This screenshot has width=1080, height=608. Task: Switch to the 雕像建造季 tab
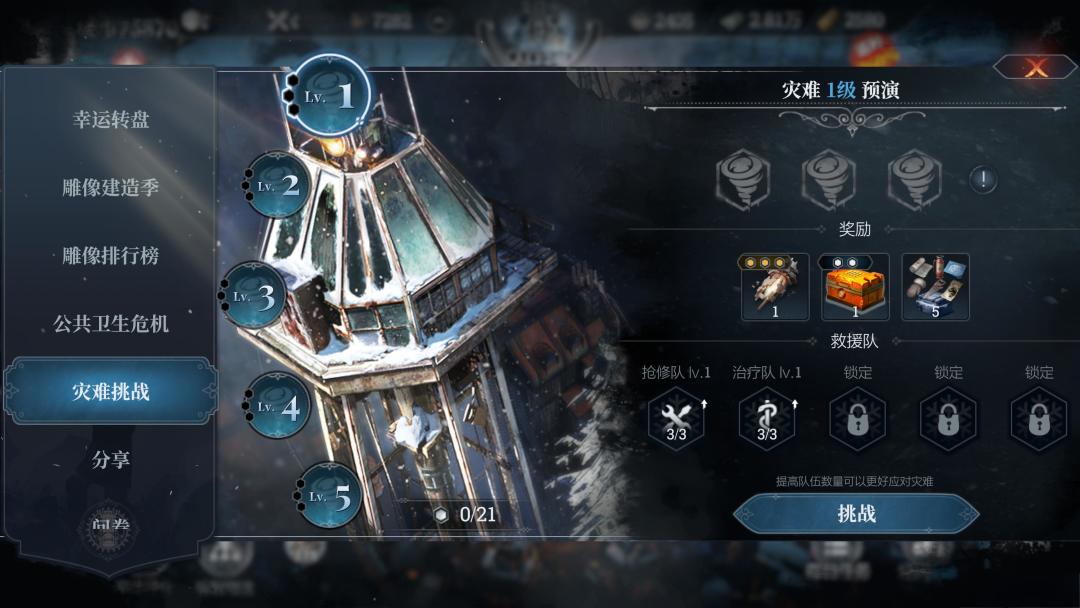point(110,188)
